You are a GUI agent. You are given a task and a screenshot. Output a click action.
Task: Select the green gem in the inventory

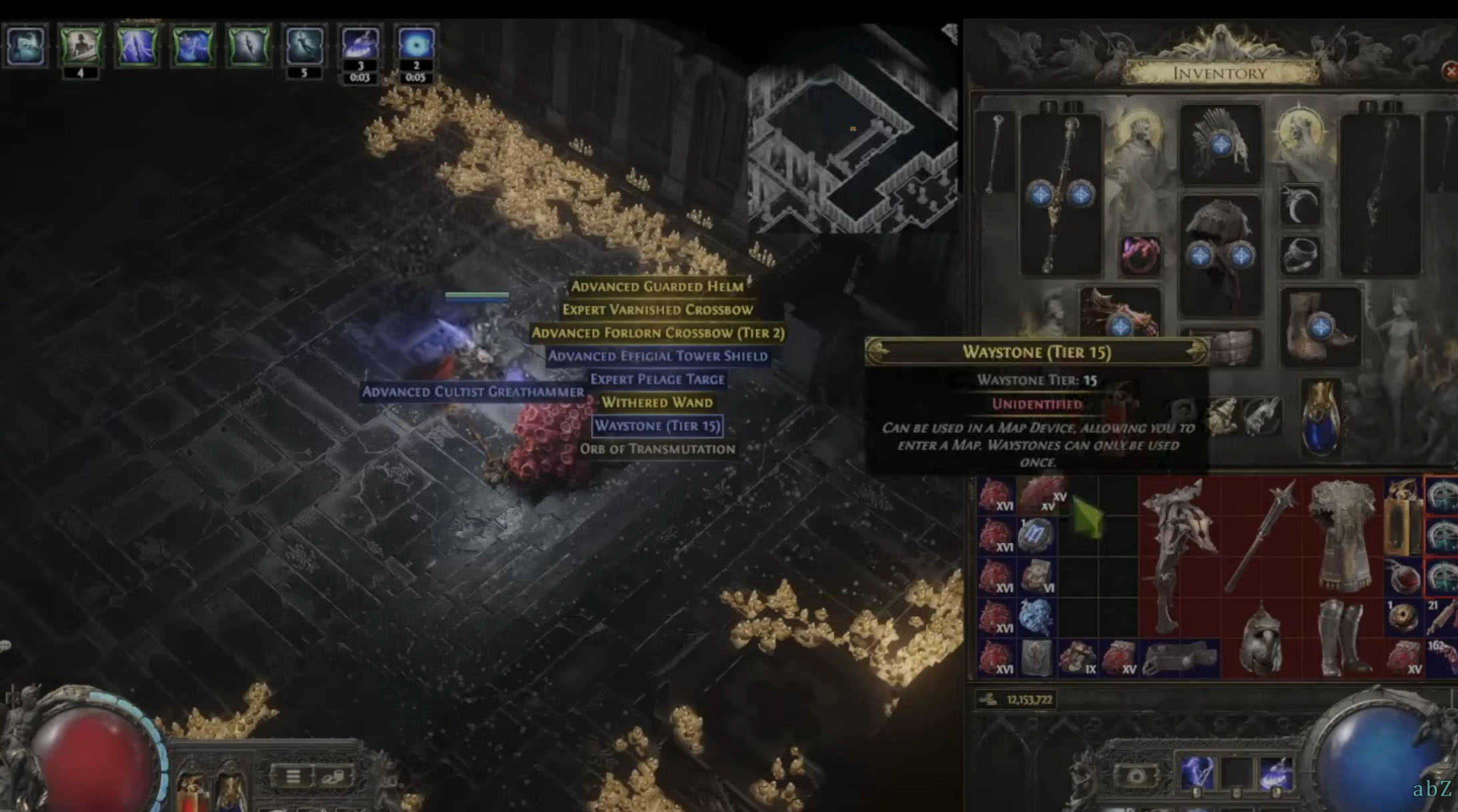[1086, 518]
